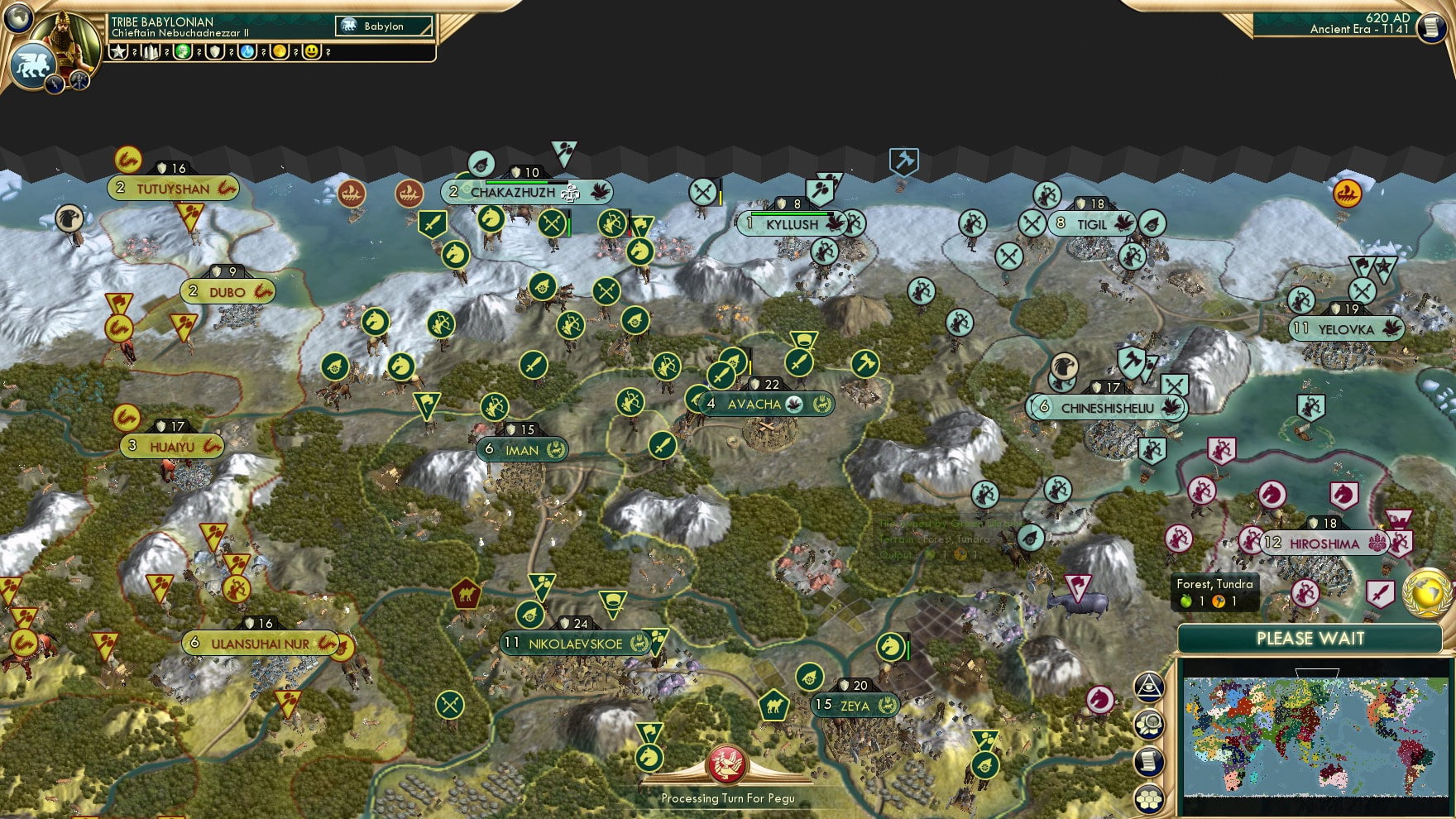The image size is (1456, 819).
Task: Click the science flask icon in the top stats bar
Action: pyautogui.click(x=245, y=52)
